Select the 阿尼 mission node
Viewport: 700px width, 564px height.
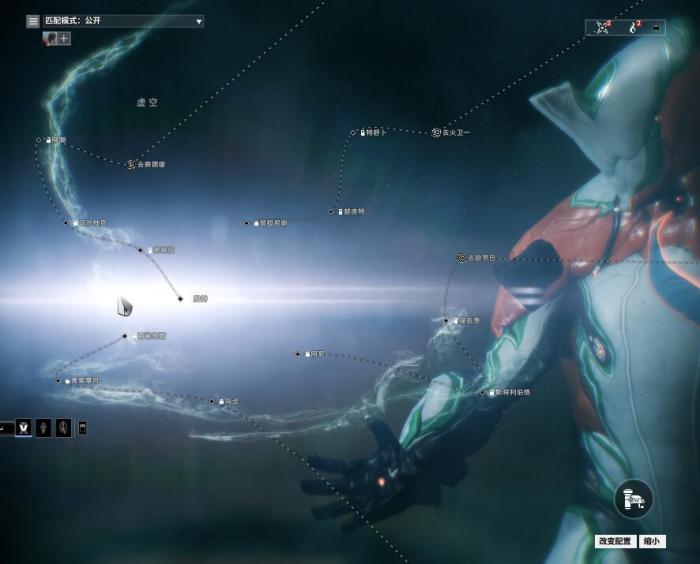point(298,354)
